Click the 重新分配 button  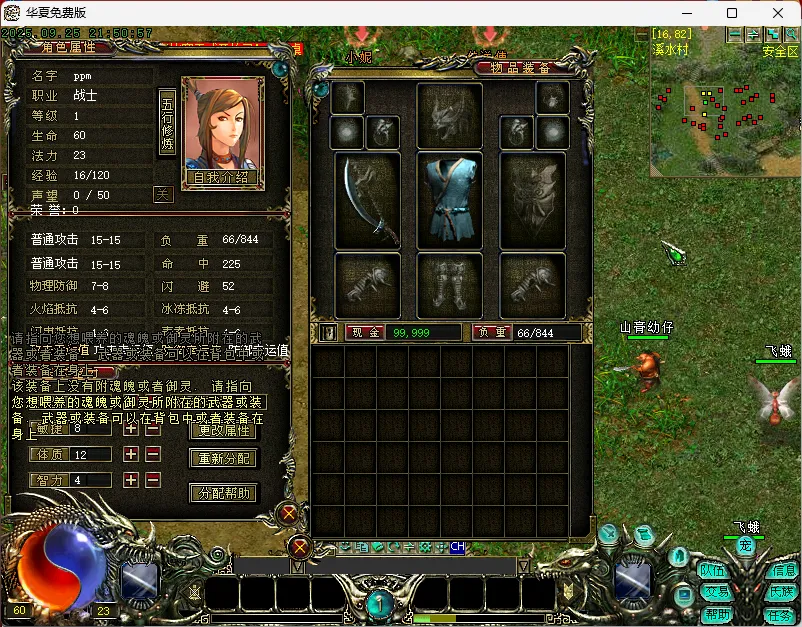click(x=223, y=459)
